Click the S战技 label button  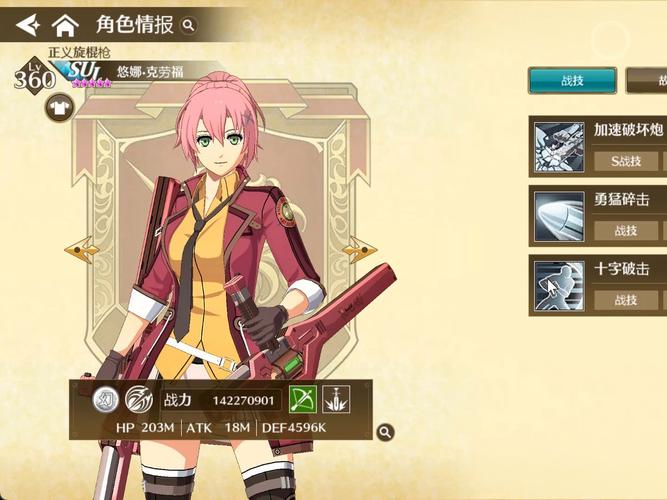(626, 160)
